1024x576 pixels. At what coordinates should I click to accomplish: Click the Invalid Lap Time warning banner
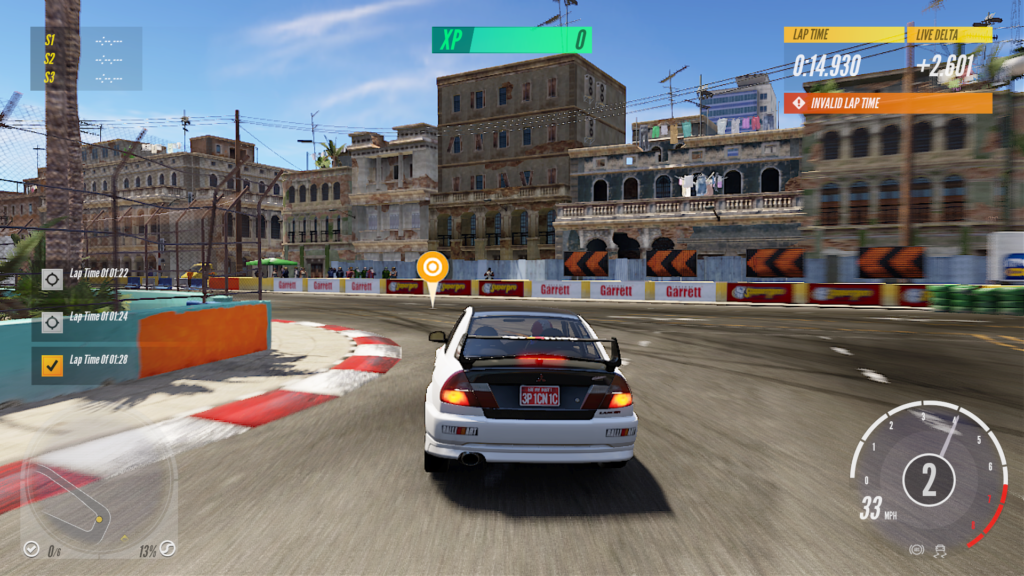[888, 103]
